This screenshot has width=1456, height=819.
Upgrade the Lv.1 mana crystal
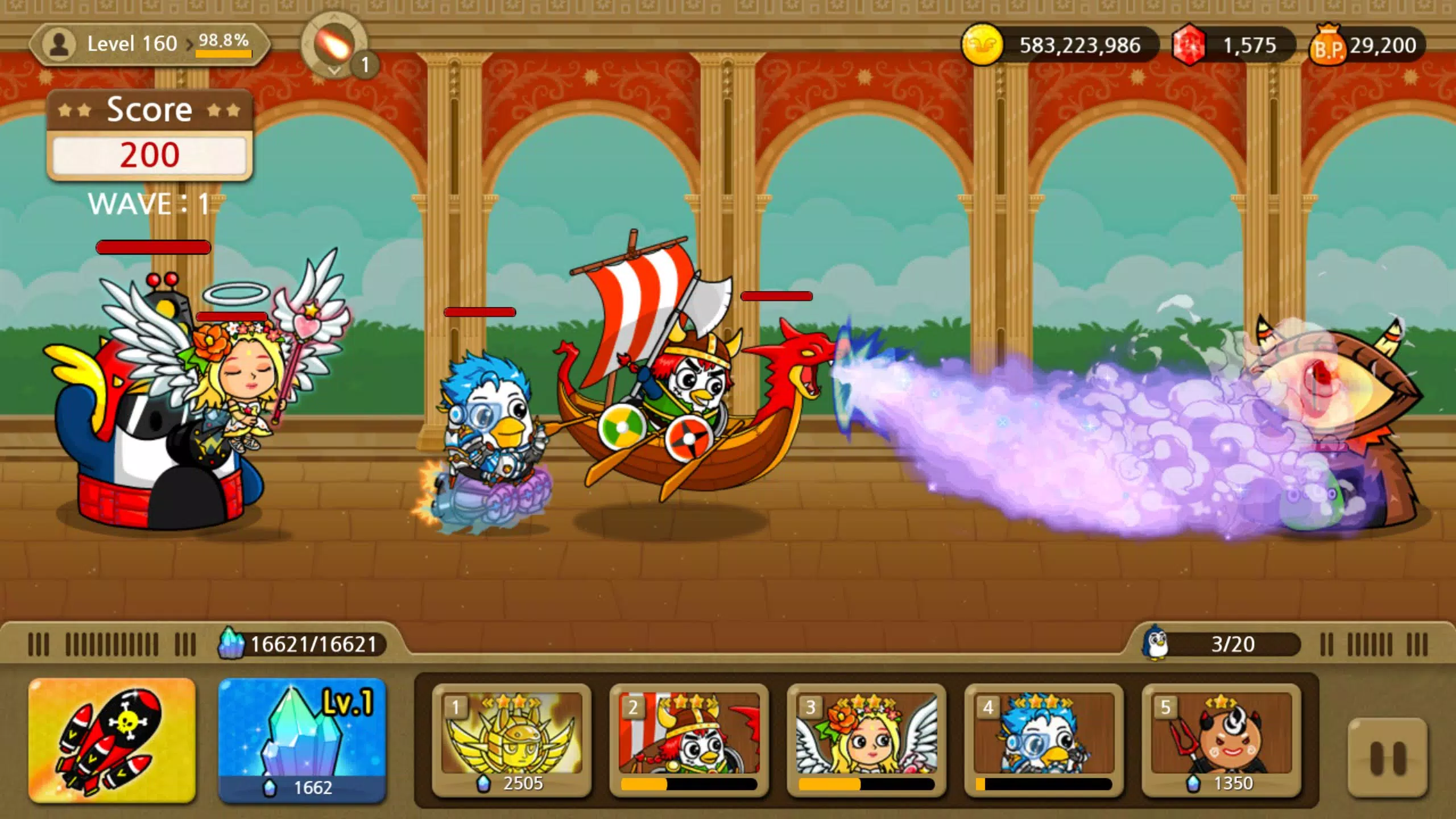302,740
